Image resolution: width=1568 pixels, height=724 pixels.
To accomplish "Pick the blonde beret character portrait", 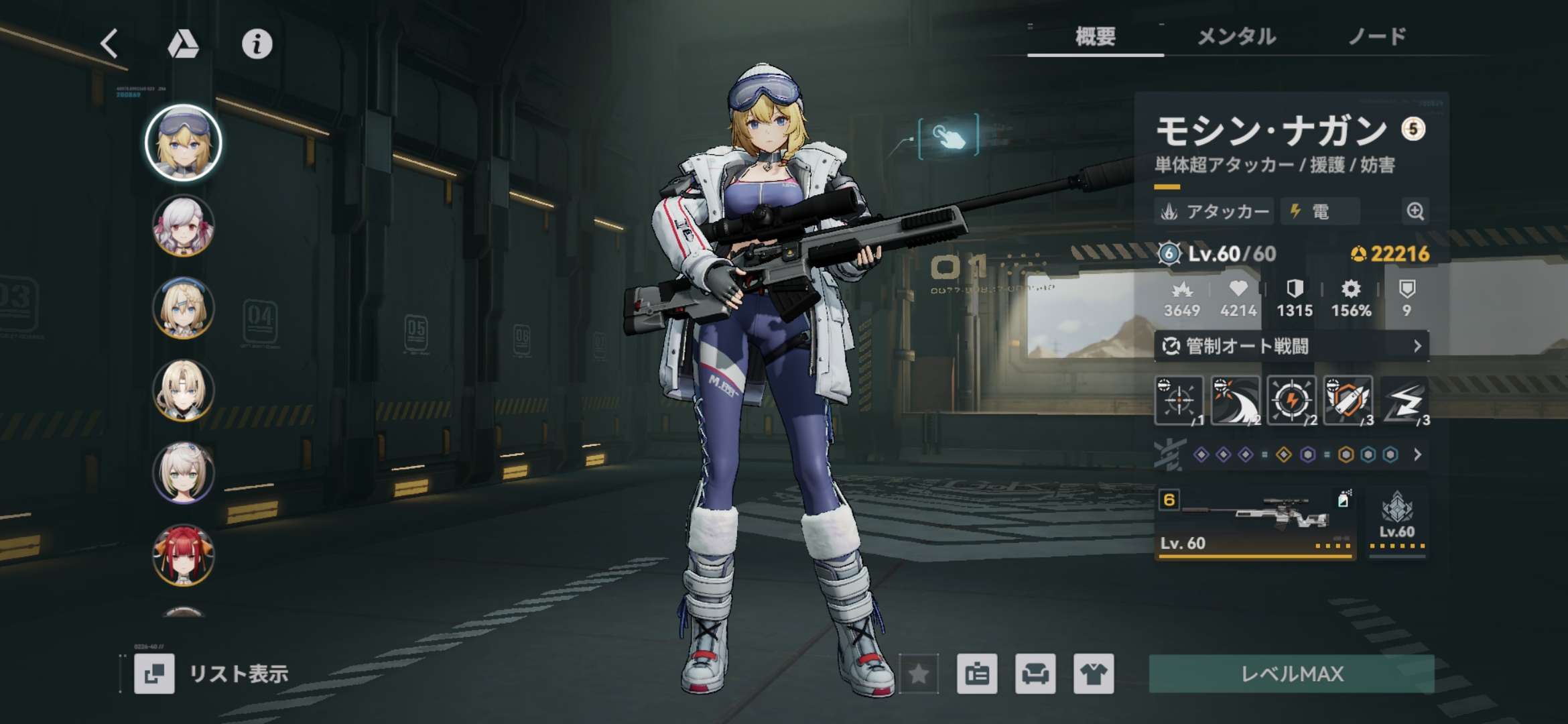I will pos(183,308).
